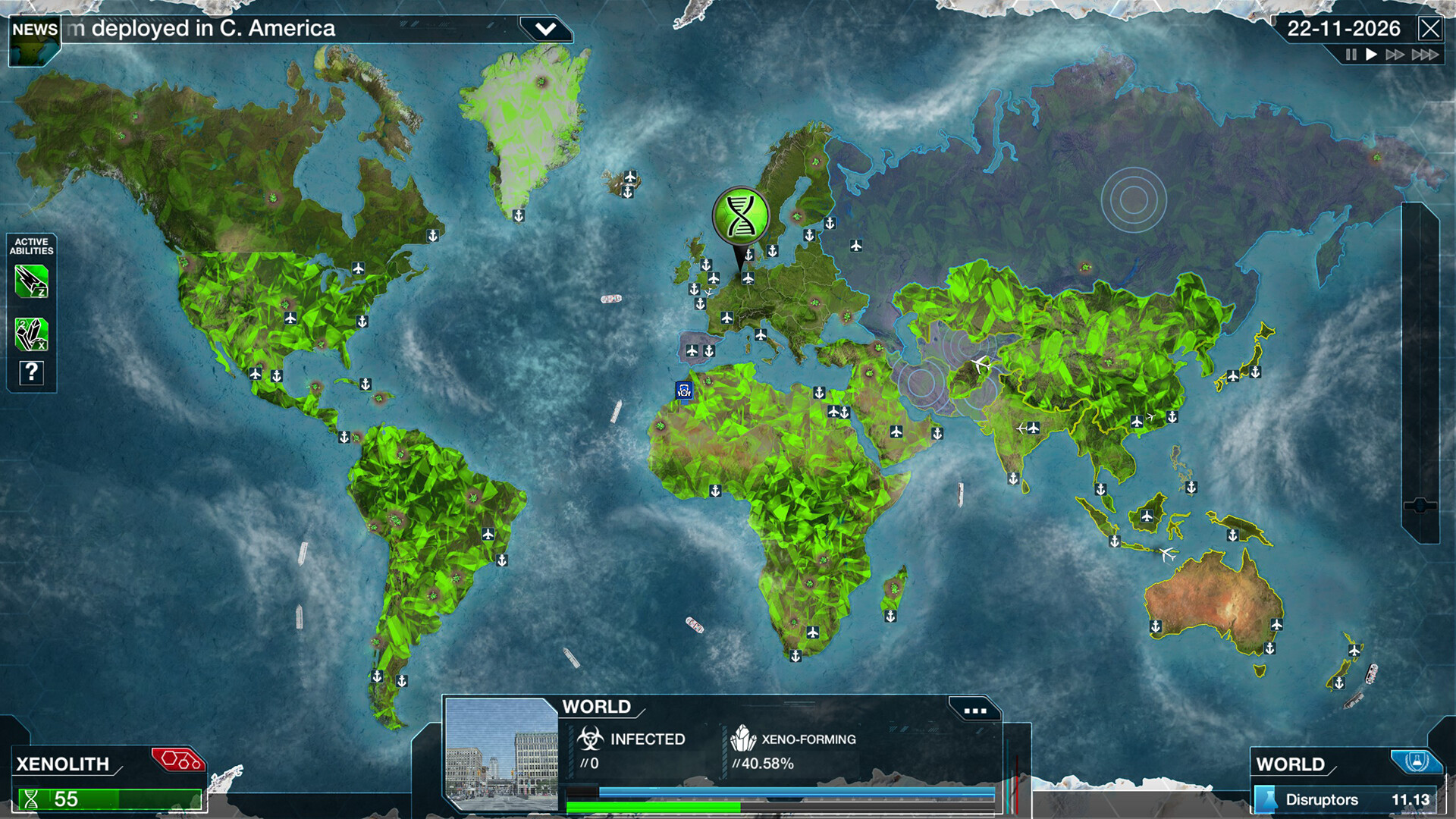
Task: Collect the green DNA bubble over Europe
Action: pyautogui.click(x=742, y=216)
